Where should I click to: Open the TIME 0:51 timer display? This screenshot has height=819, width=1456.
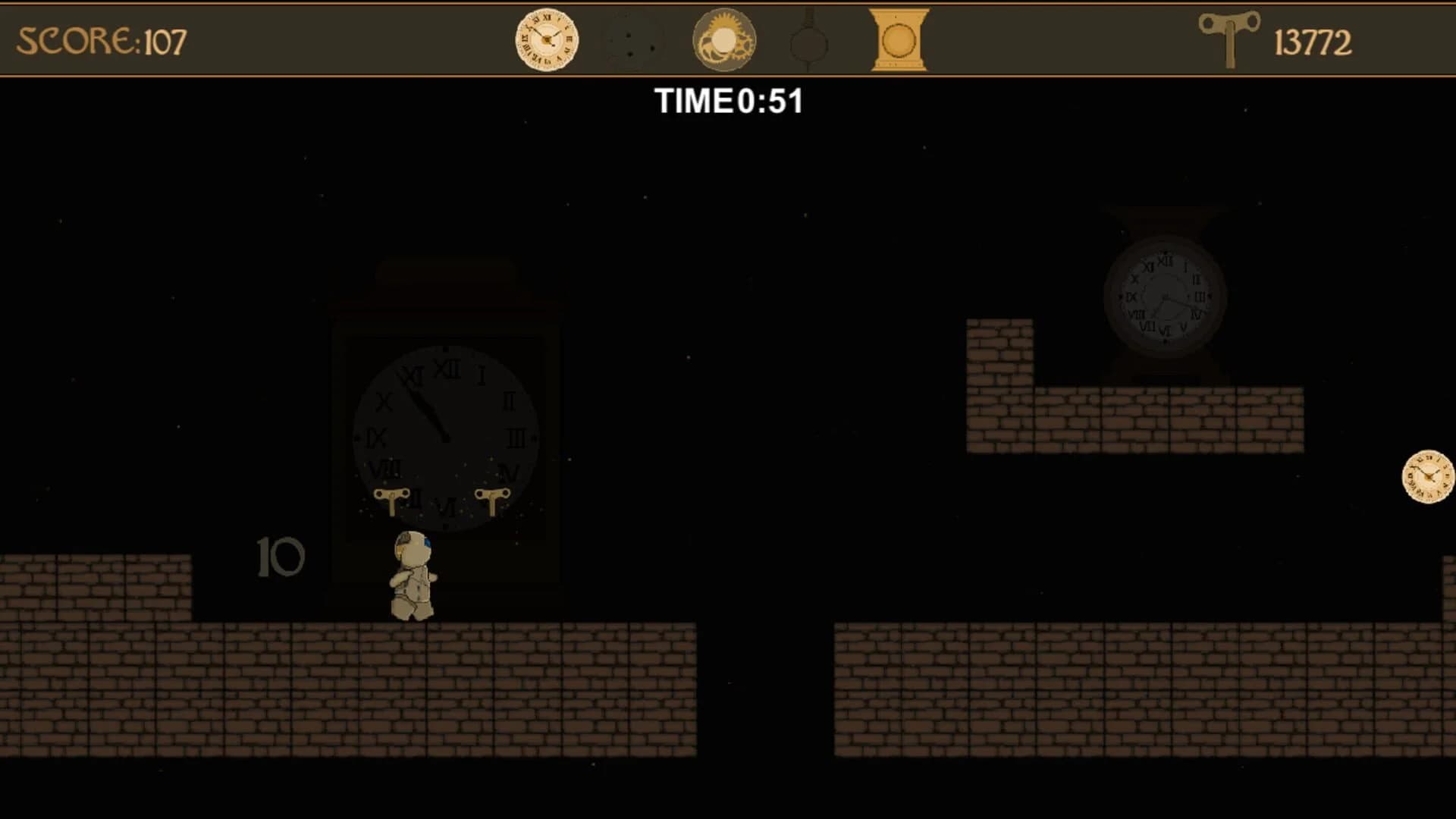pos(729,101)
